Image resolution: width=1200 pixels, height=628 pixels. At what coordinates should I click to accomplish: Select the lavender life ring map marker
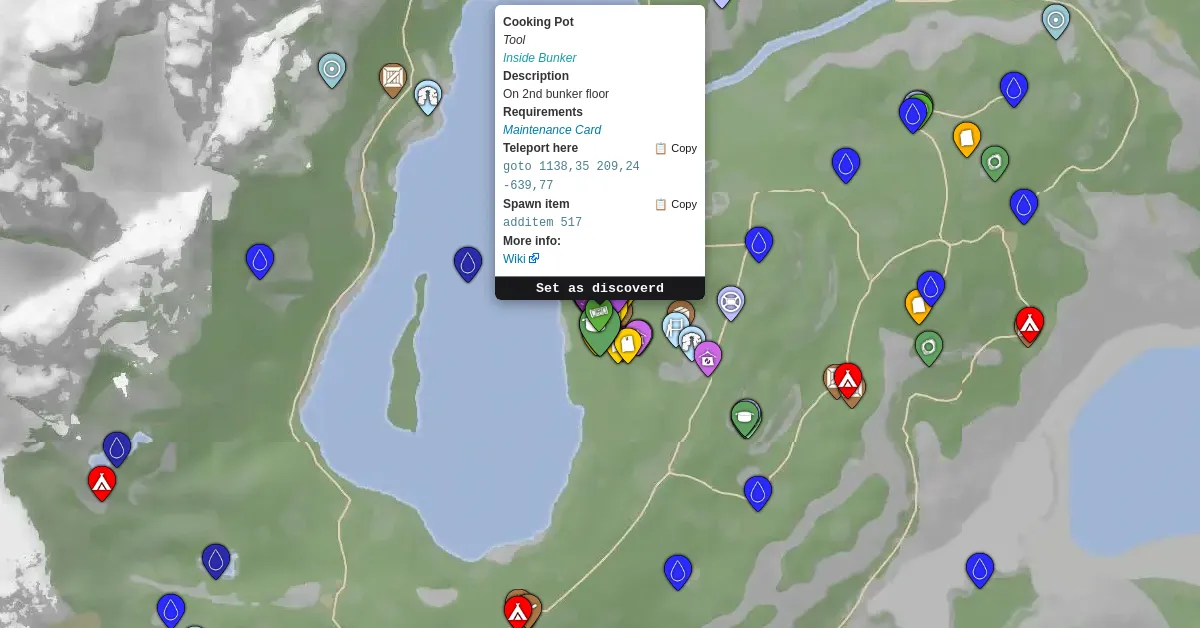pyautogui.click(x=731, y=301)
